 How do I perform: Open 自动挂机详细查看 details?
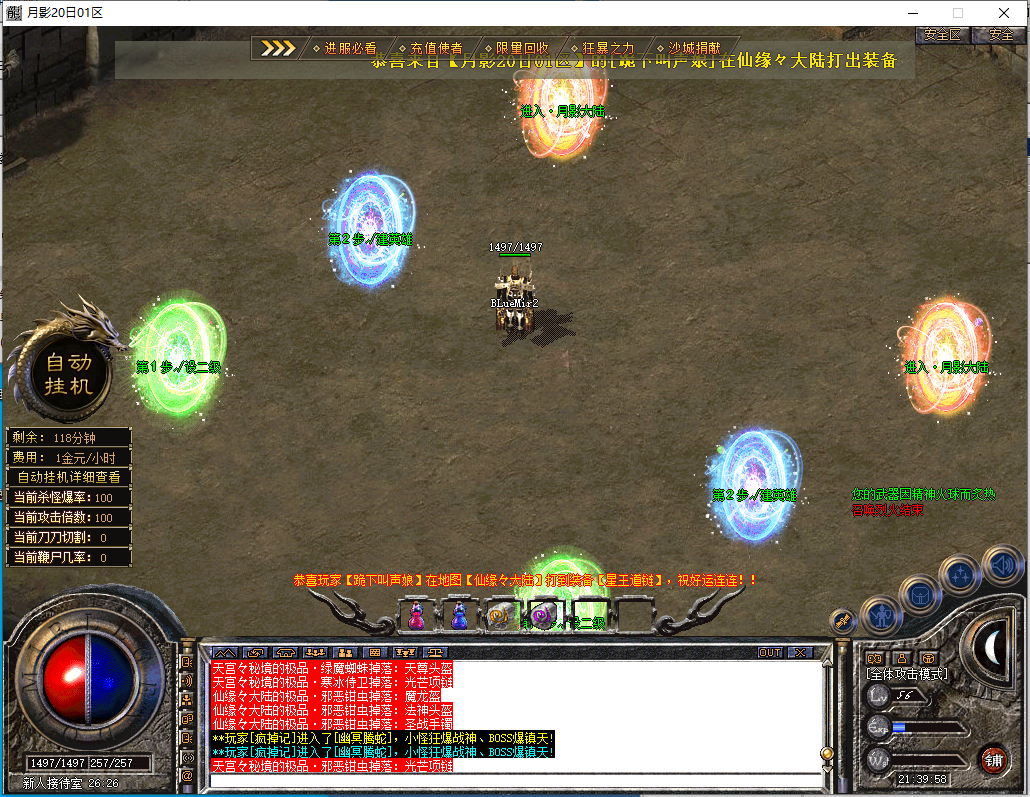[x=69, y=477]
